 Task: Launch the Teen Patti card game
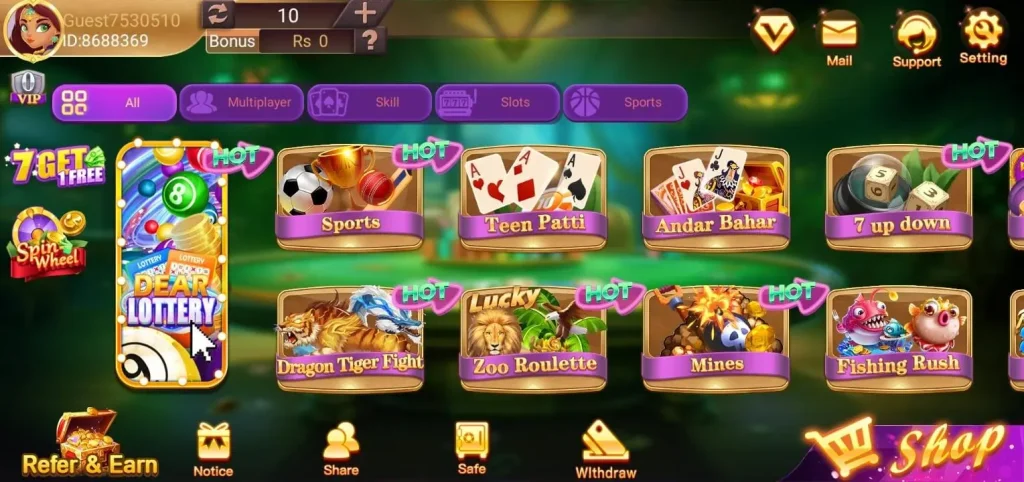coord(534,197)
